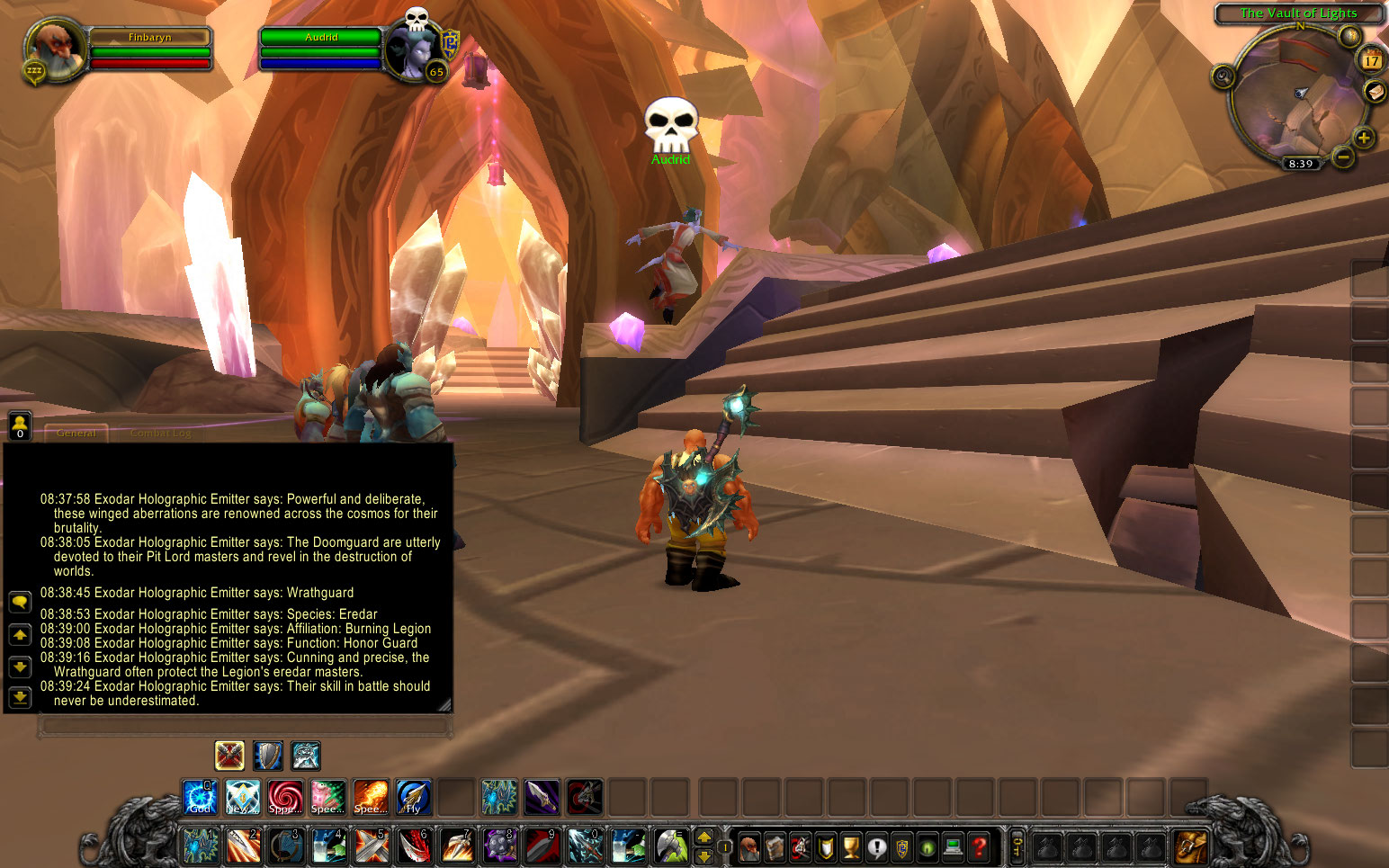The image size is (1389, 868).
Task: Click the action bar page-up arrow
Action: [703, 837]
